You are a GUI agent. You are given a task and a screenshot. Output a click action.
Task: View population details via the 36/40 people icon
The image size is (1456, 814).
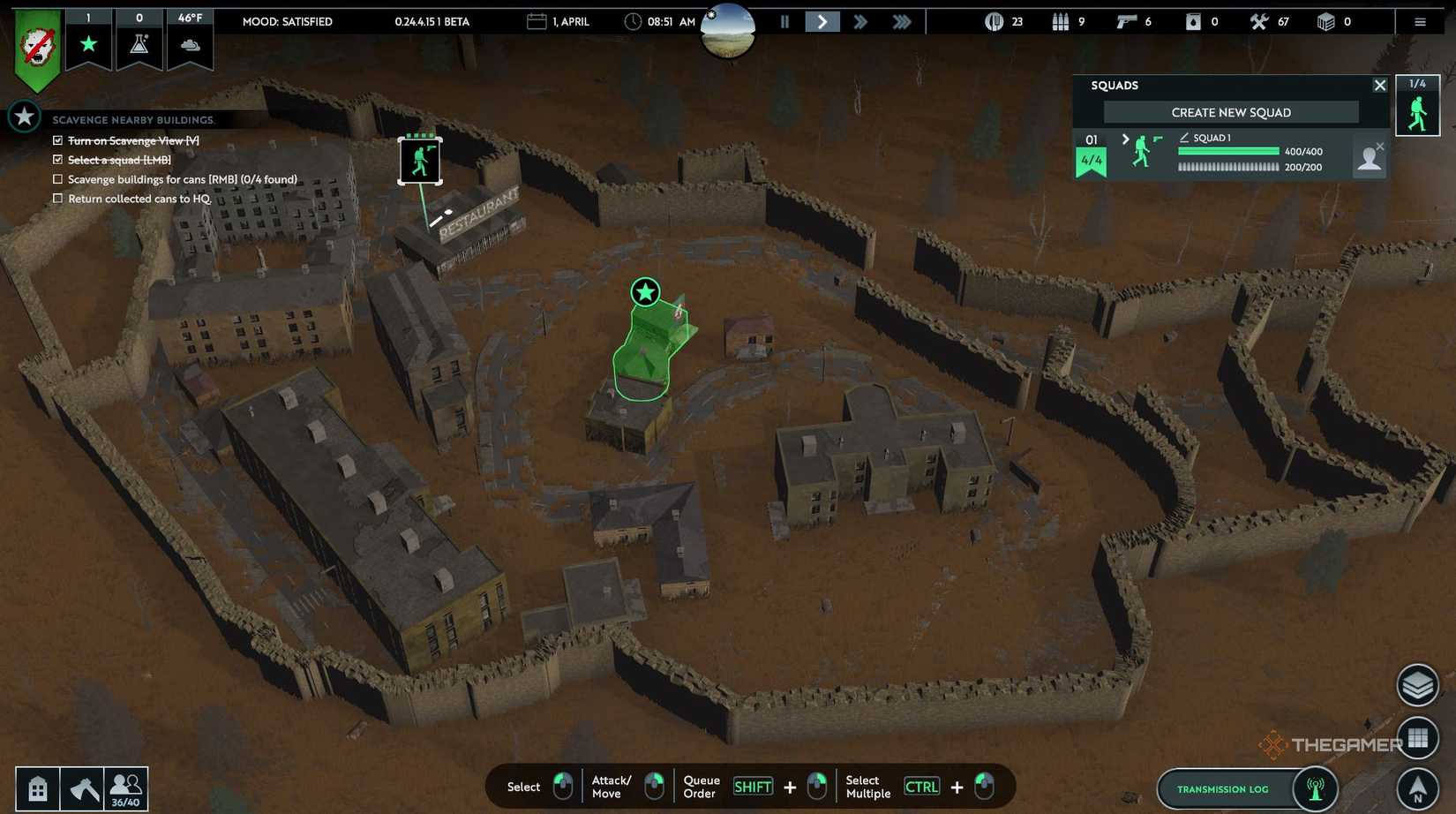126,788
